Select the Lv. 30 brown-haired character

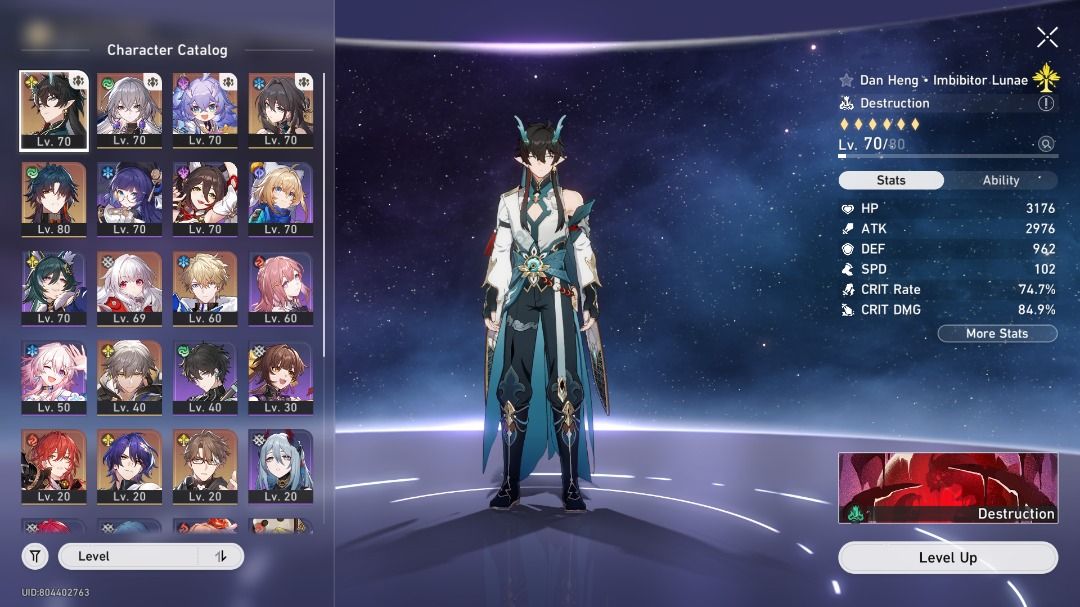tap(281, 377)
